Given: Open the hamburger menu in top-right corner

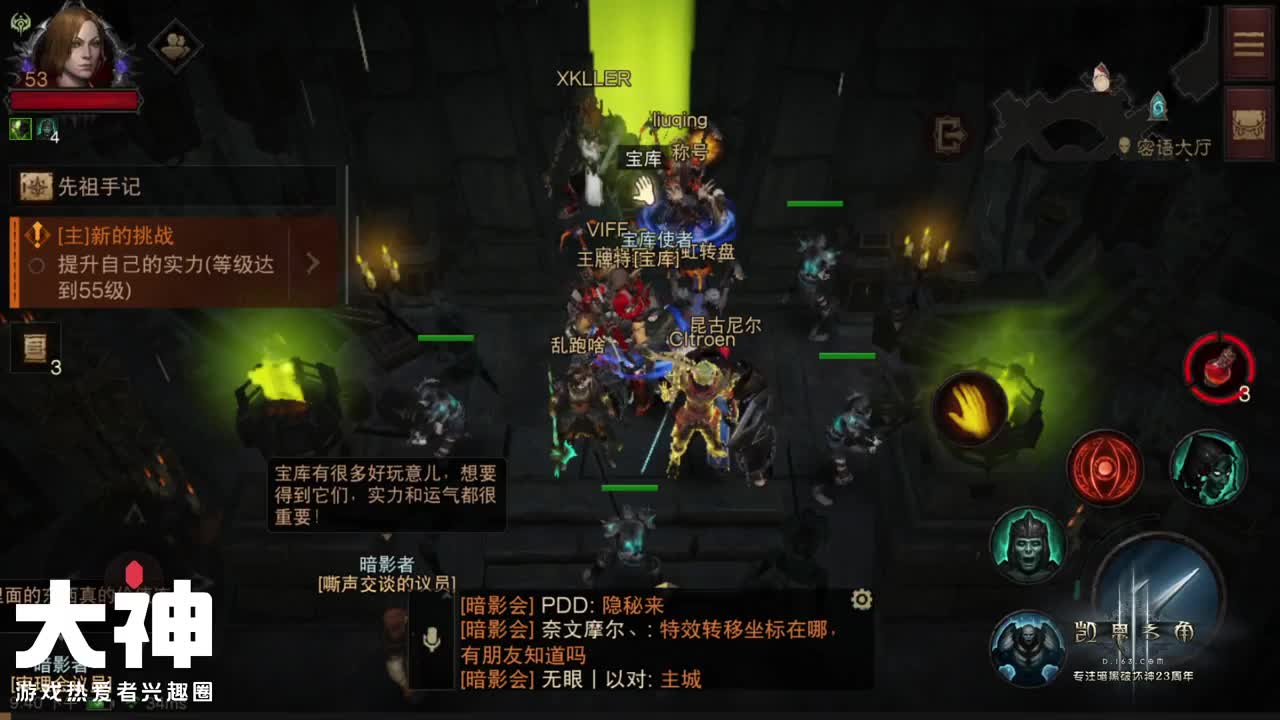Looking at the screenshot, I should [1248, 42].
